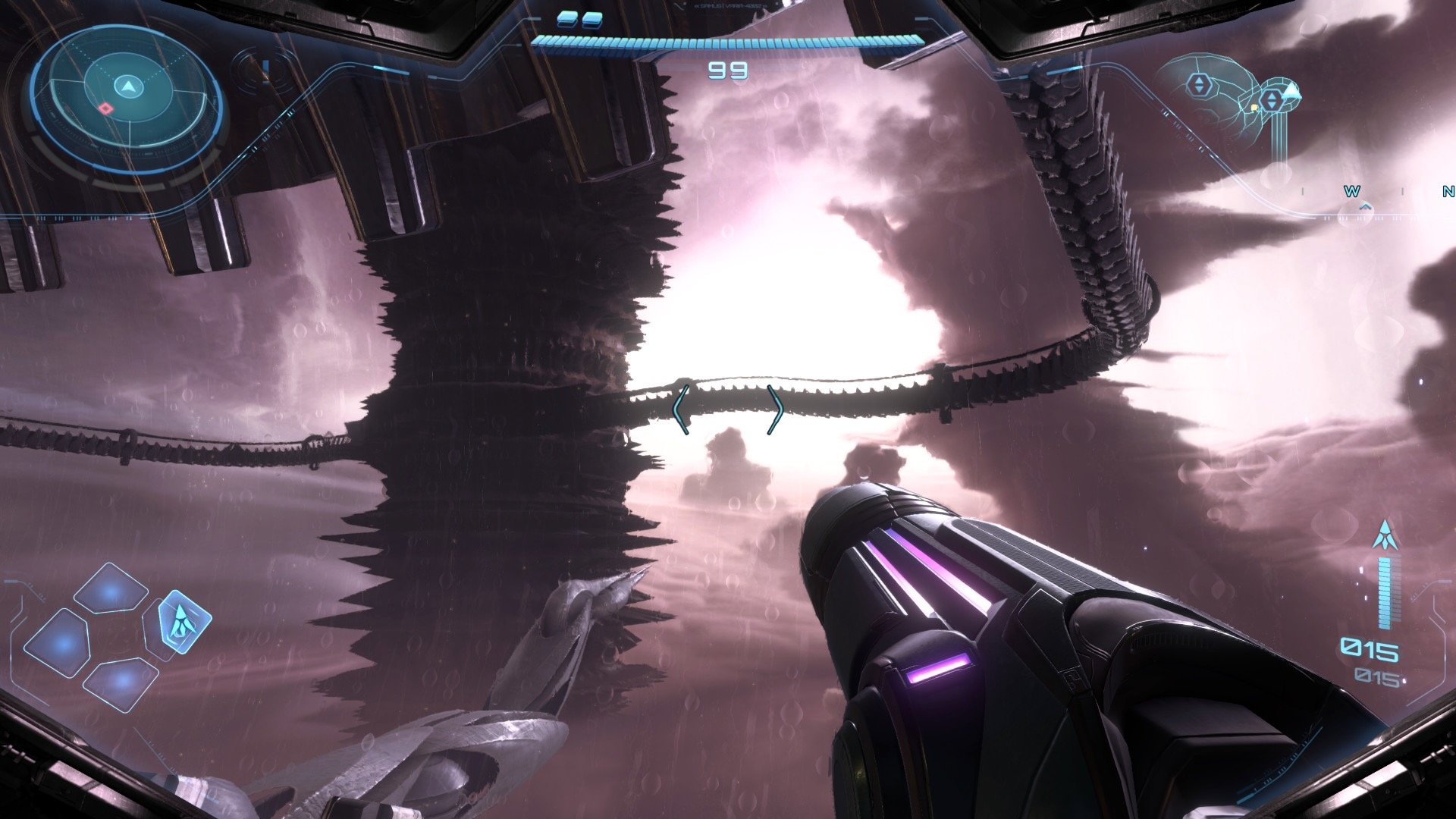Open the area minimap
1456x819 pixels.
click(x=1228, y=97)
